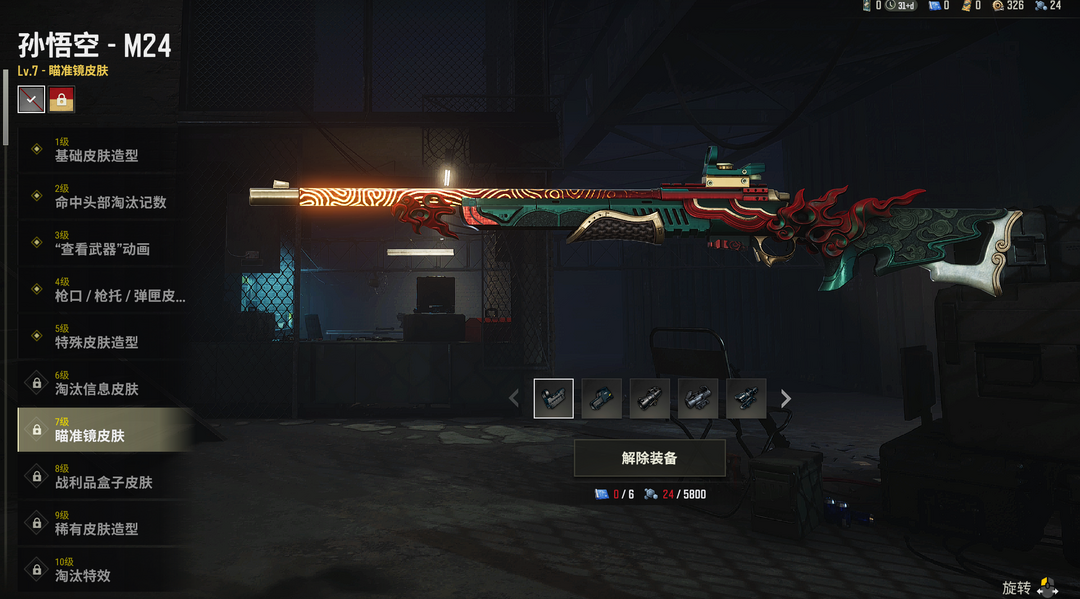Image resolution: width=1080 pixels, height=599 pixels.
Task: Pick the locked red and gold swatch
Action: pos(62,99)
